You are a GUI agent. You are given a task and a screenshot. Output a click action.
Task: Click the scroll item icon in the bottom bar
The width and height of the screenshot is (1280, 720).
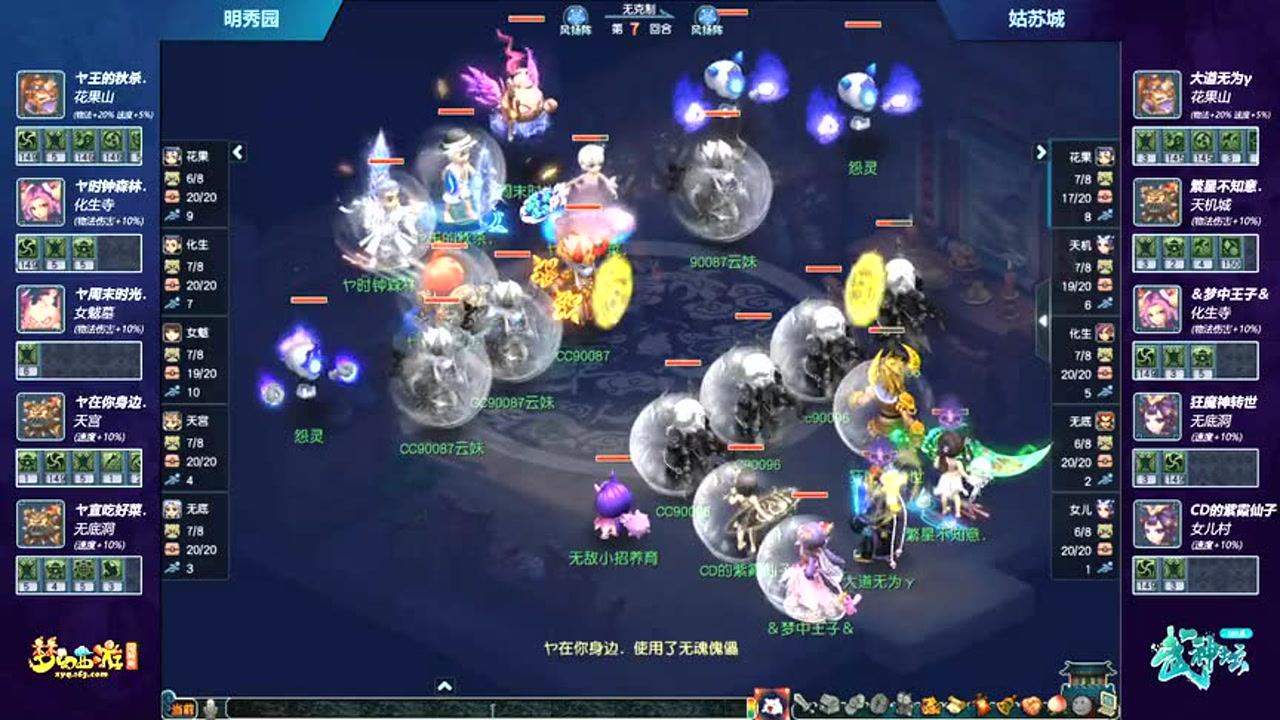tap(954, 701)
